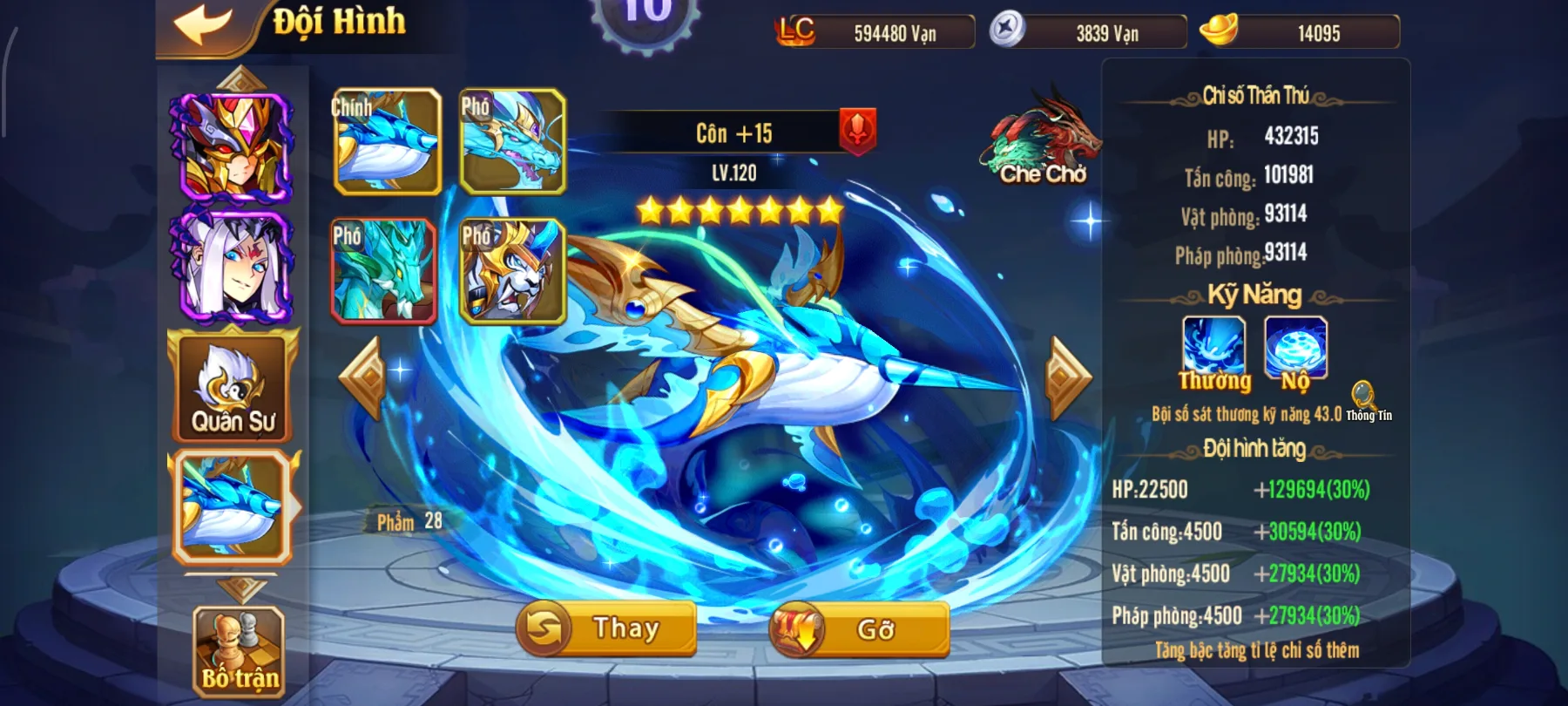Click the blue dragon Phó slot

[513, 139]
